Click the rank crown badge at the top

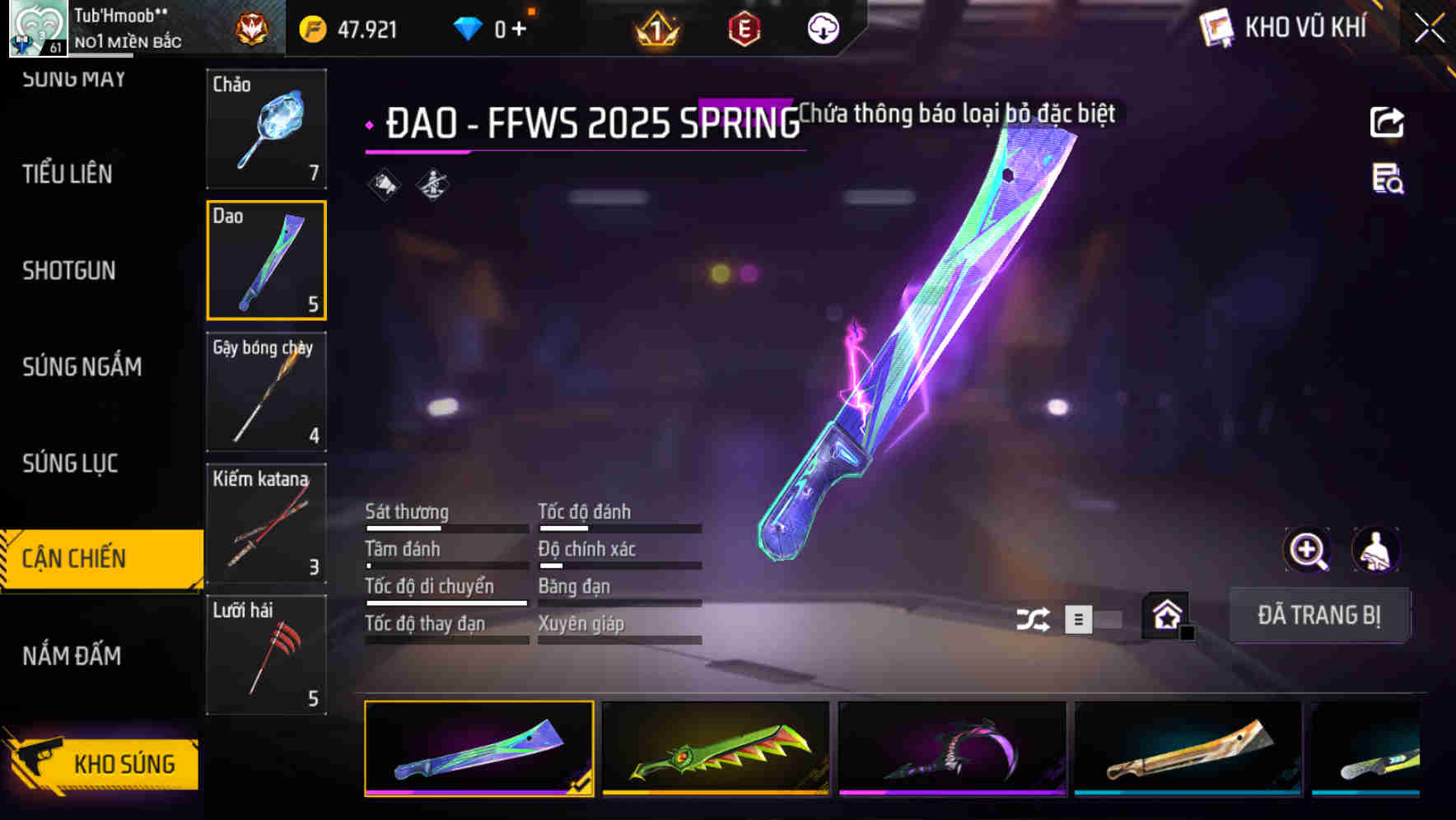(x=656, y=28)
